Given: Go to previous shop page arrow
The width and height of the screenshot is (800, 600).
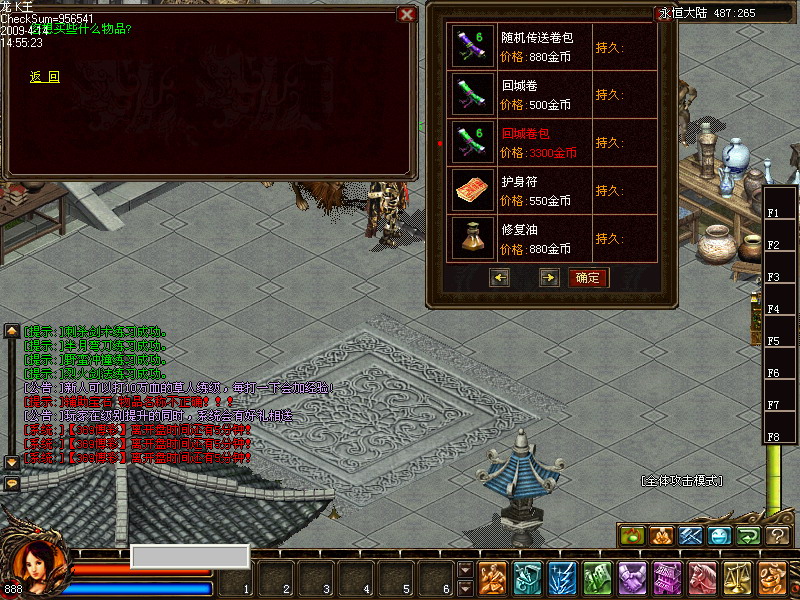Looking at the screenshot, I should coord(500,277).
